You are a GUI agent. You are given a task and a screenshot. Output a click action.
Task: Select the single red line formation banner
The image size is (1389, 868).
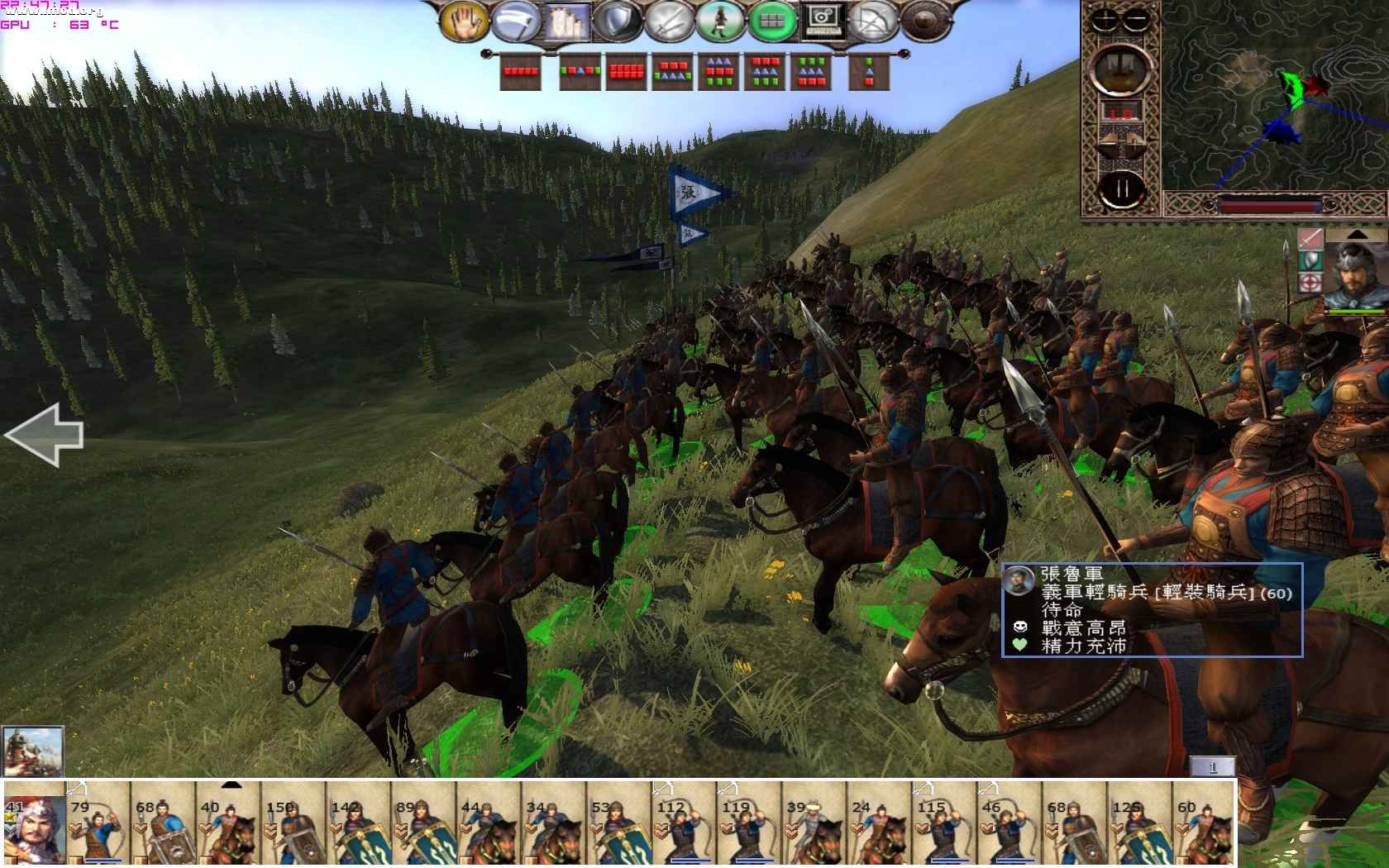[x=521, y=72]
